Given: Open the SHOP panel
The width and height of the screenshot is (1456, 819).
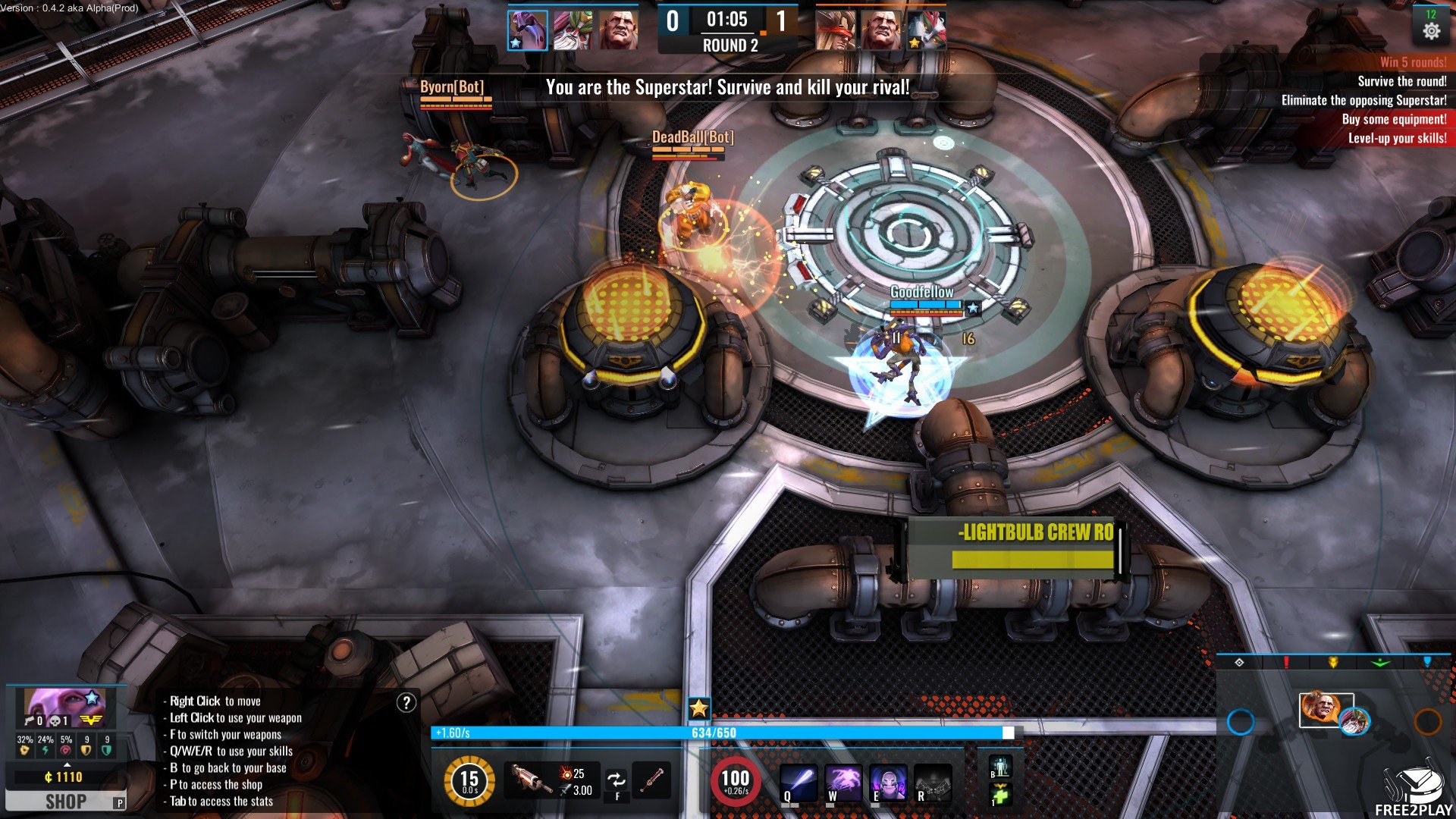Looking at the screenshot, I should (x=65, y=802).
